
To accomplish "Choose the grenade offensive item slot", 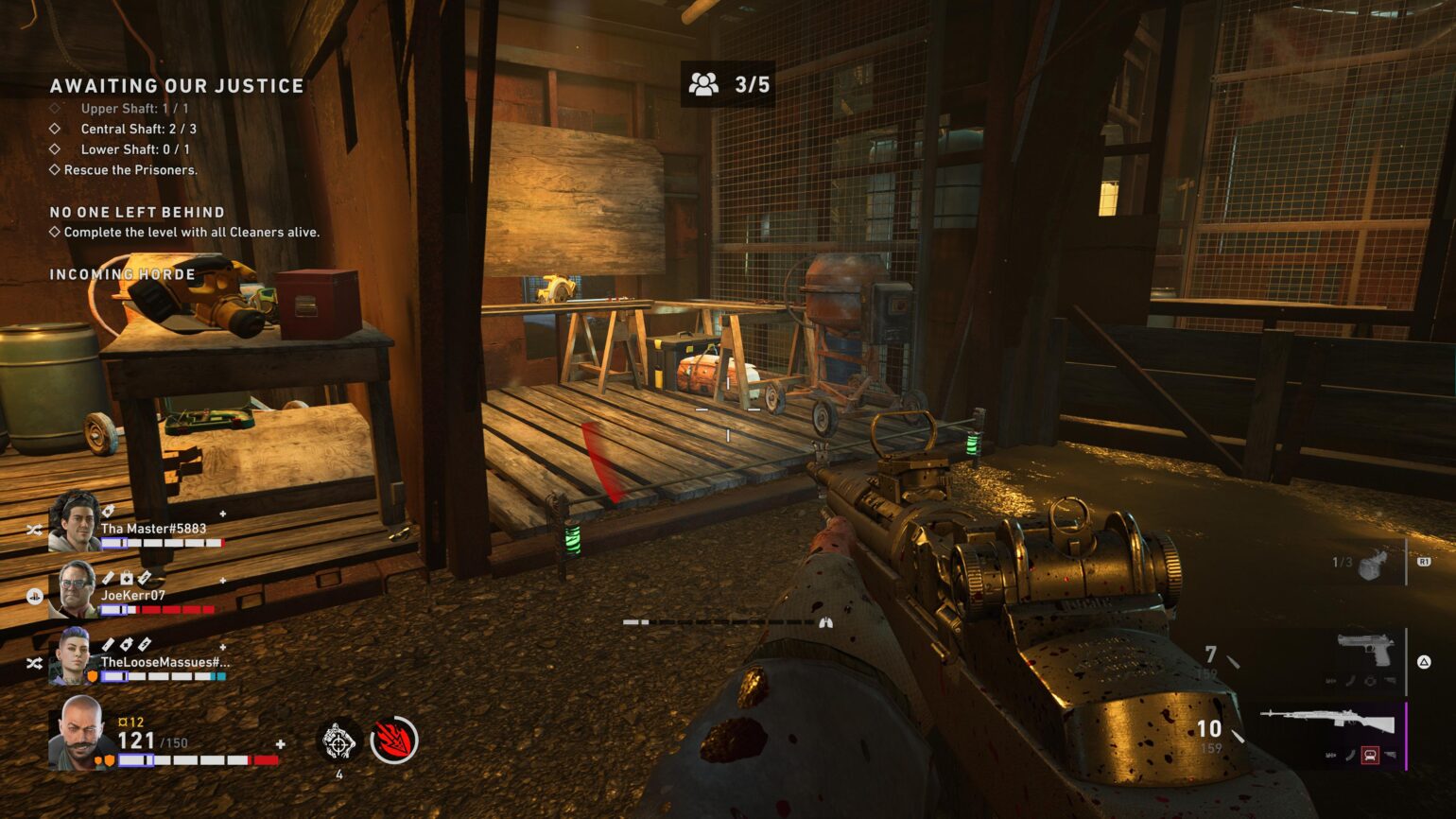I will [x=1372, y=564].
